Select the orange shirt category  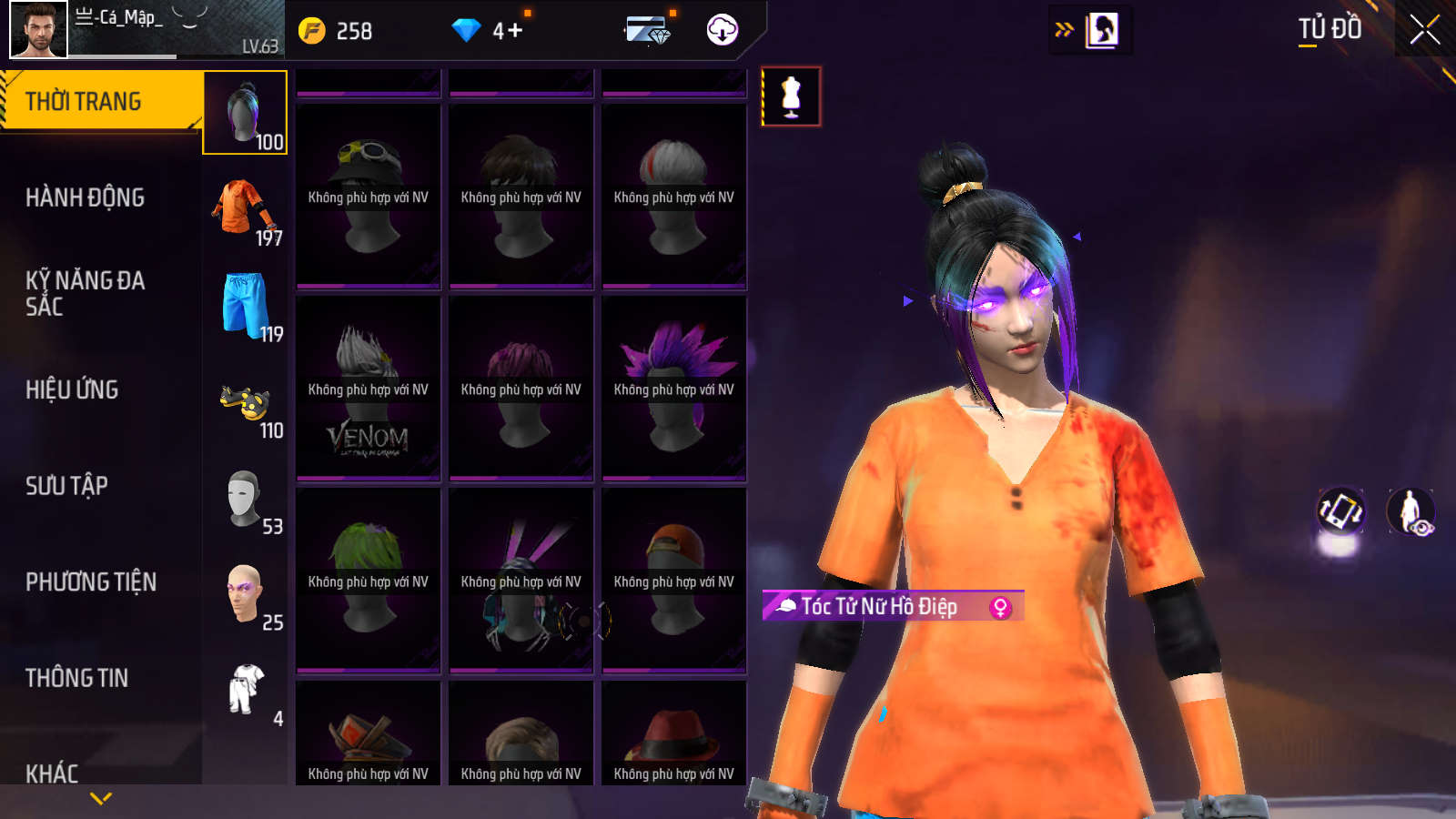(x=245, y=209)
